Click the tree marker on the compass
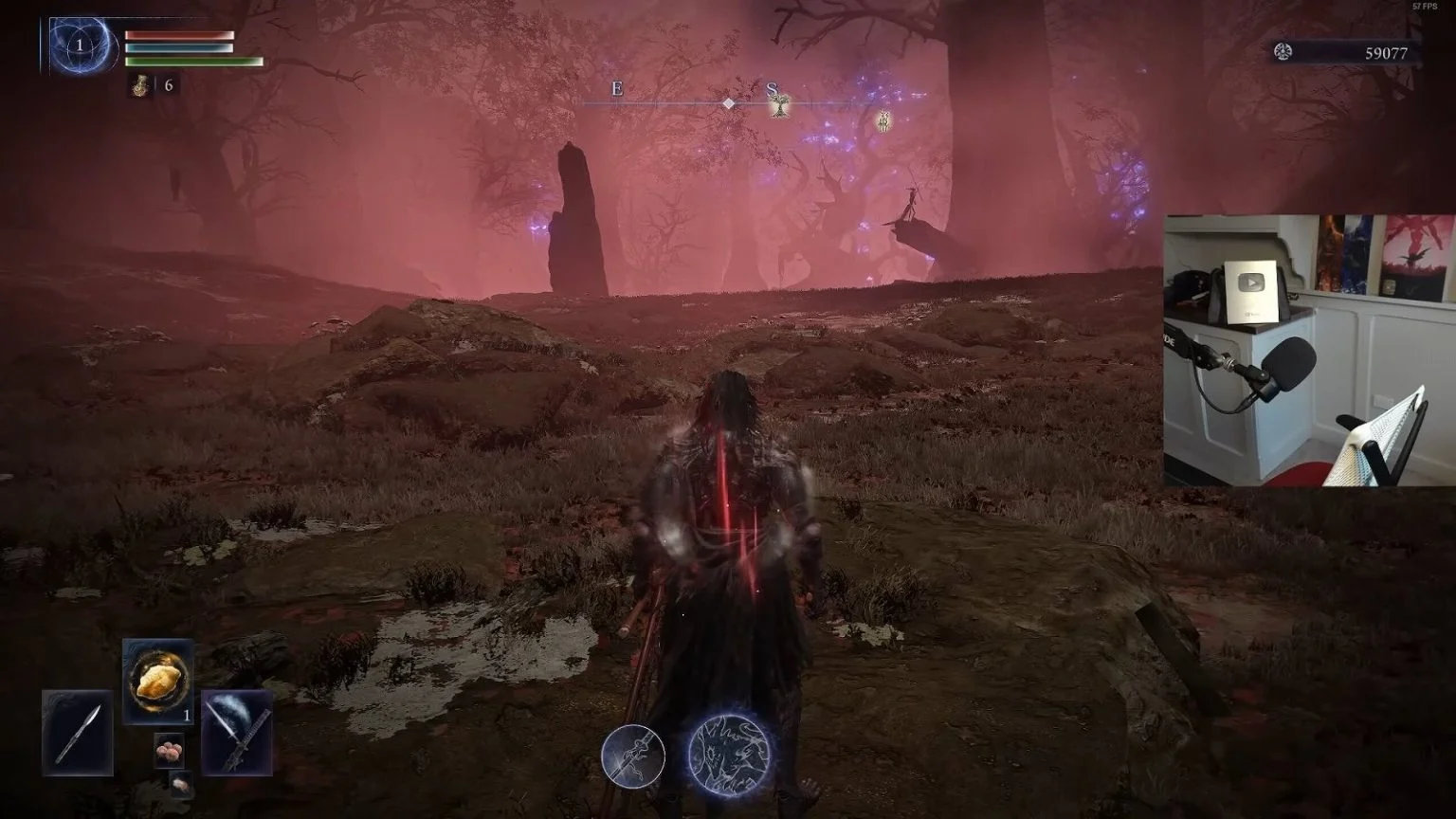 pos(779,104)
